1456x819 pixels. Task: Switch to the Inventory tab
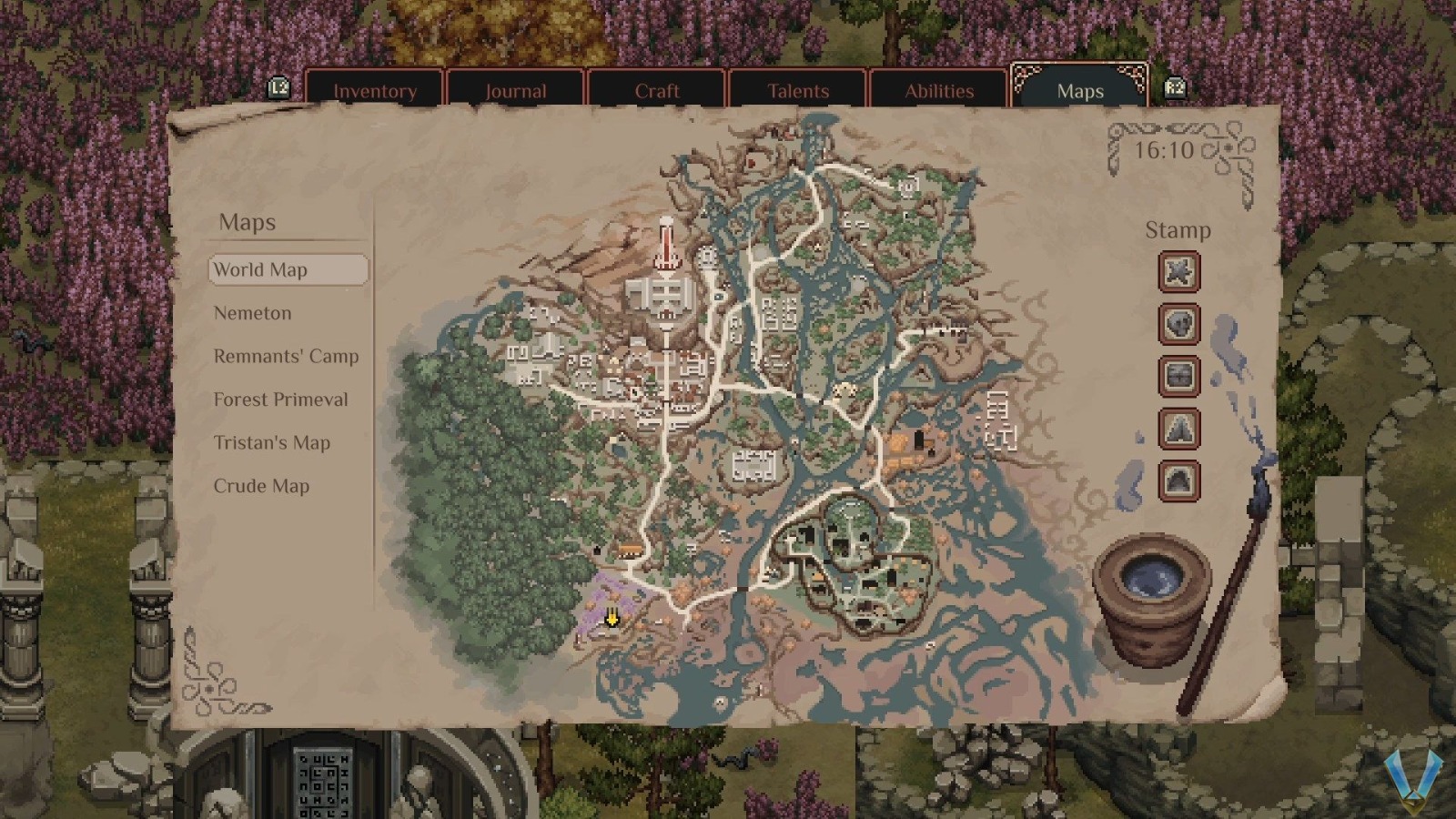[x=375, y=90]
